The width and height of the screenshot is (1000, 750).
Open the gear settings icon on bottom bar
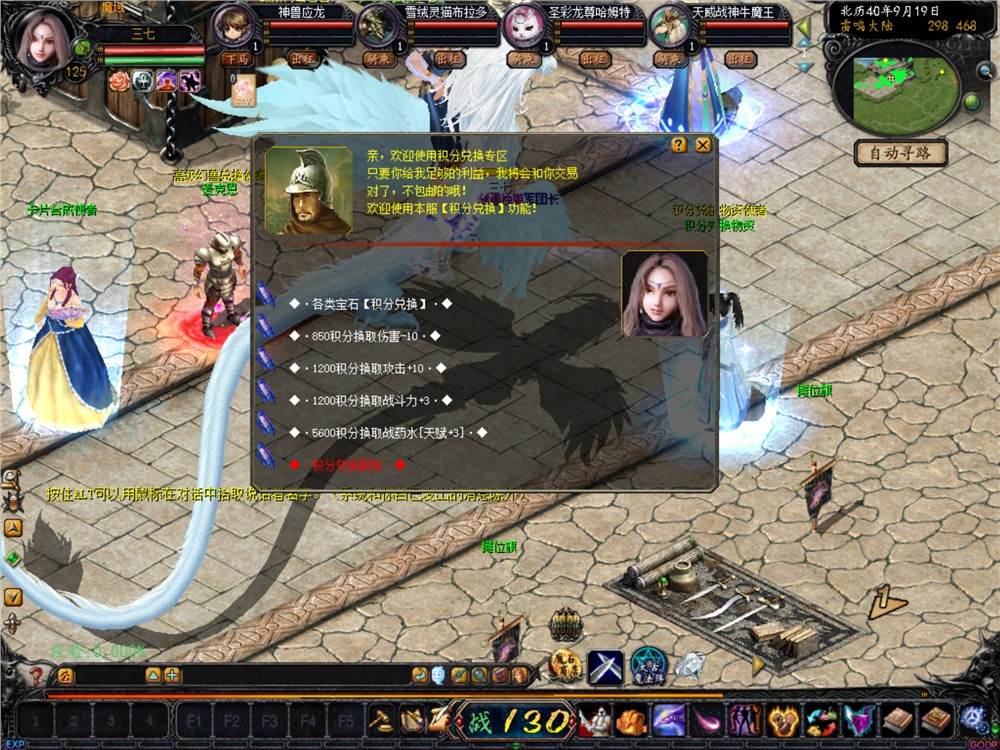click(x=971, y=717)
